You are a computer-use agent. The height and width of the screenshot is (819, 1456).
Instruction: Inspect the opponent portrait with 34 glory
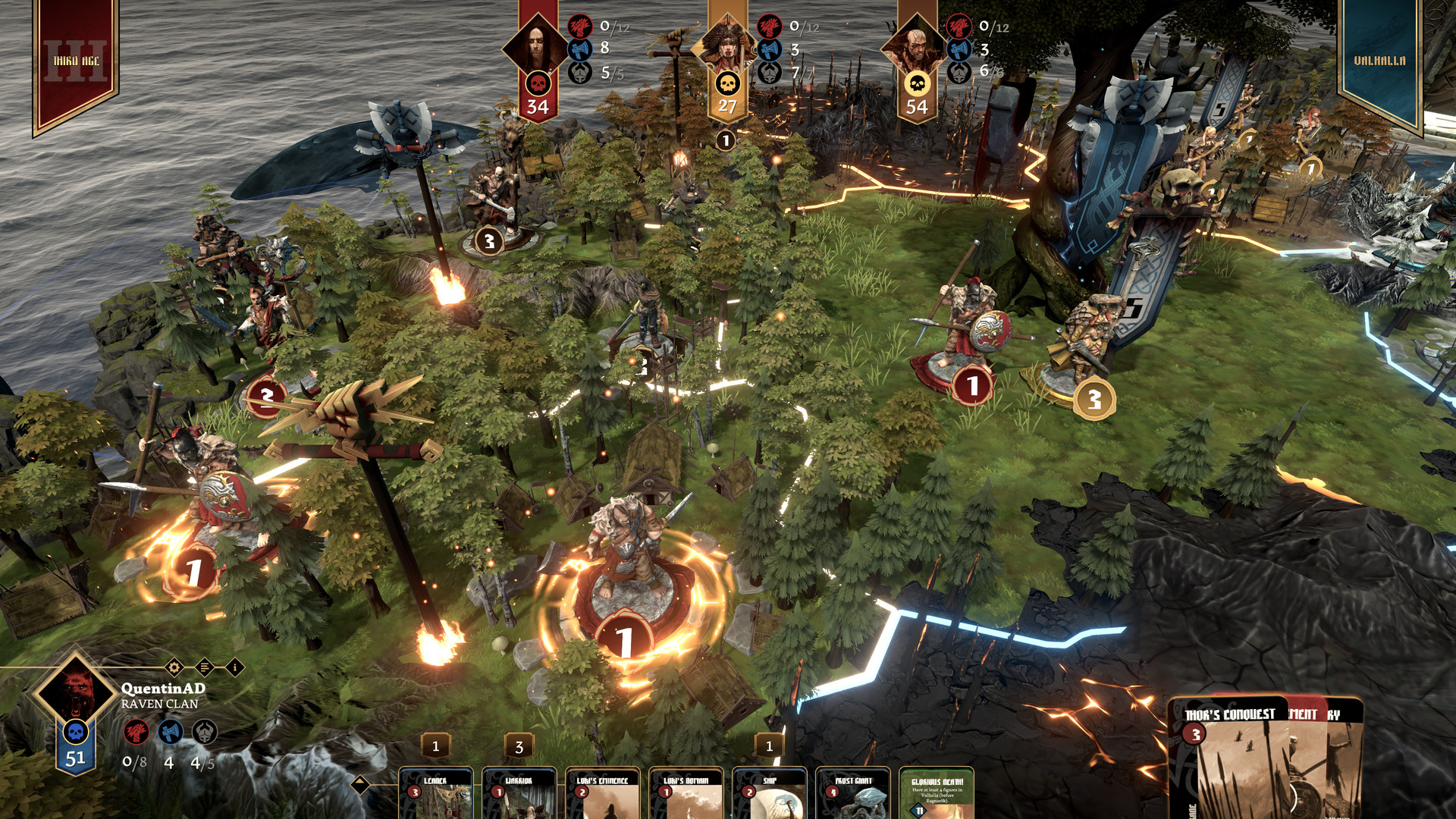pos(537,47)
